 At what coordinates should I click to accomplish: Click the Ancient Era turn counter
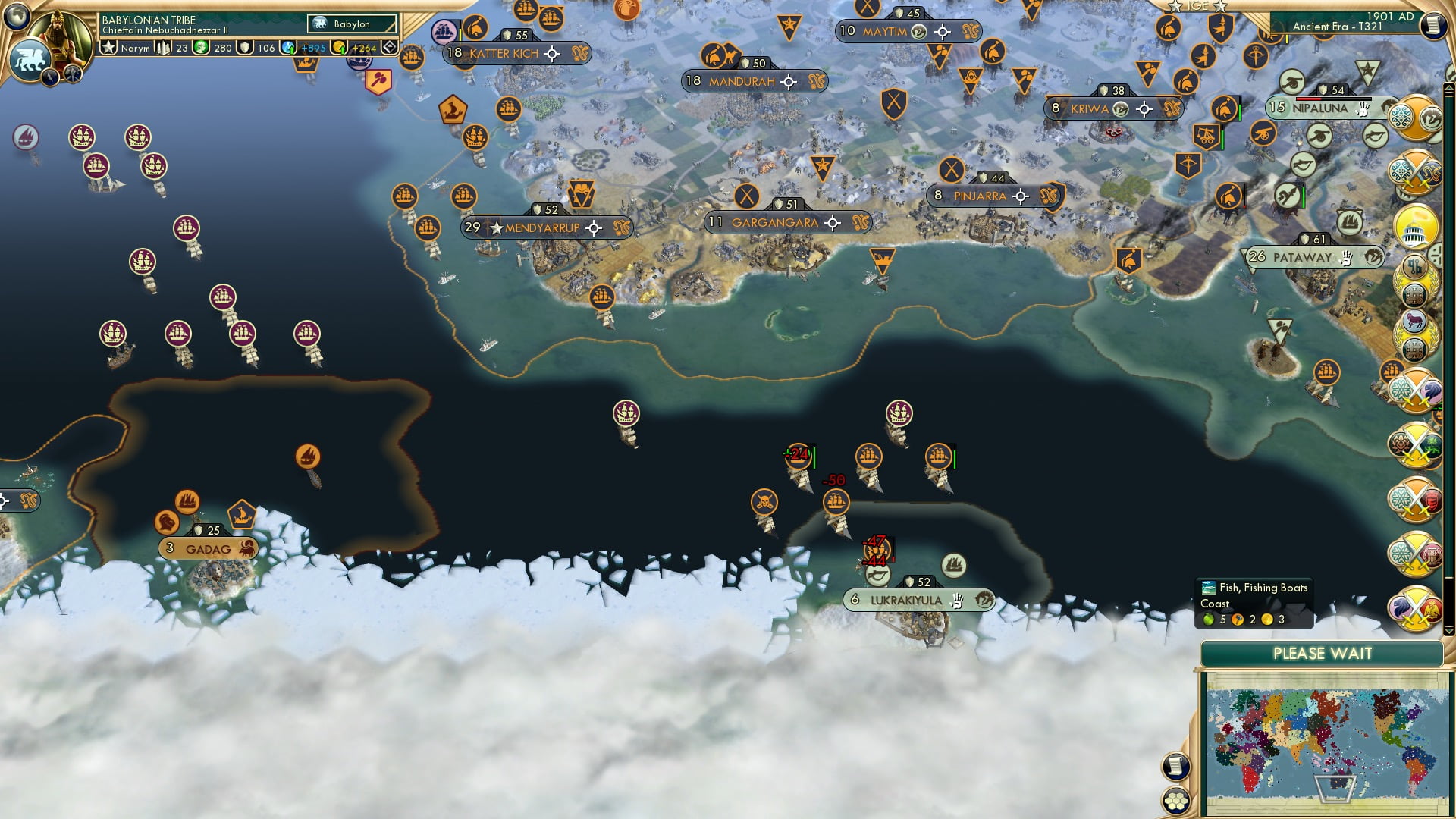1337,25
